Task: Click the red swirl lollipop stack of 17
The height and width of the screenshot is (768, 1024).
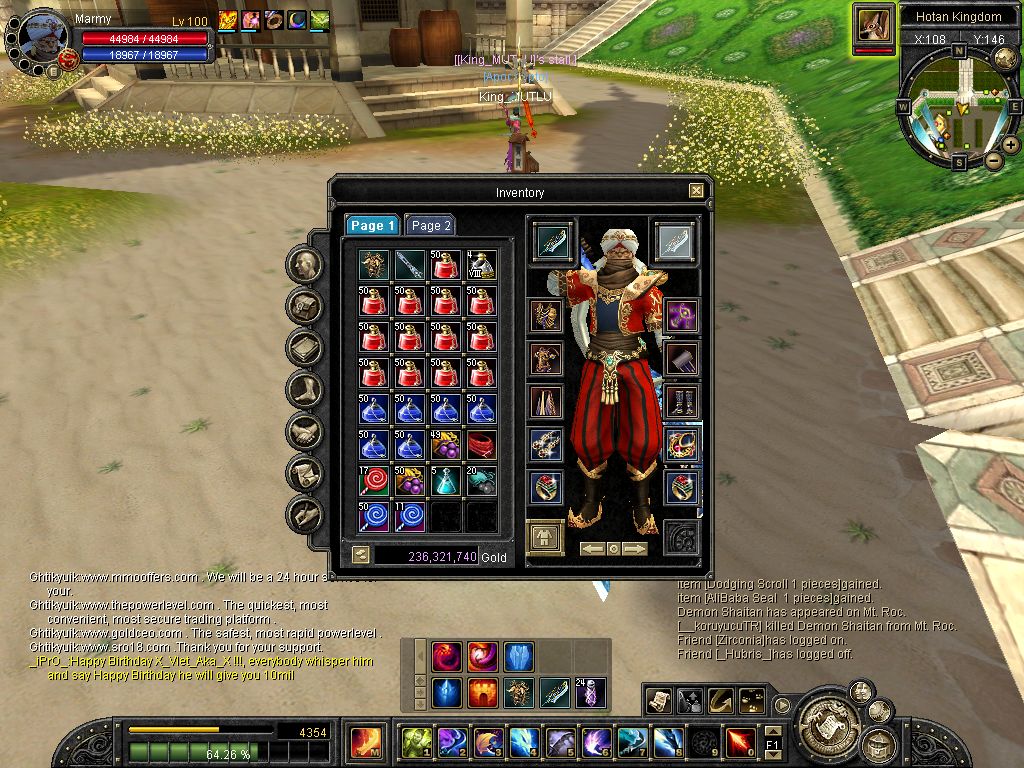Action: (x=375, y=480)
